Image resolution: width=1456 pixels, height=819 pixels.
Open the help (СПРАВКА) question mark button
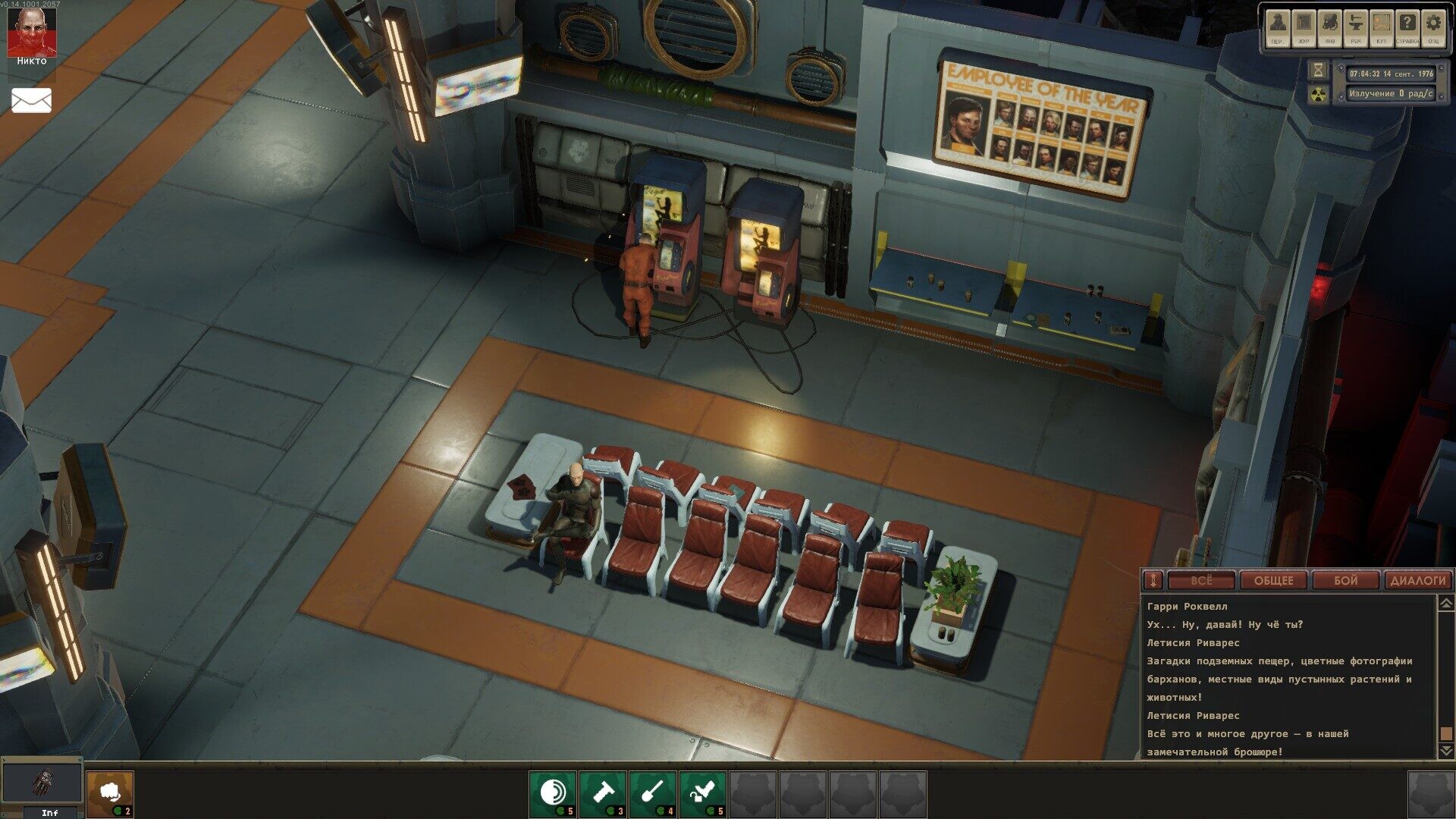(x=1407, y=27)
